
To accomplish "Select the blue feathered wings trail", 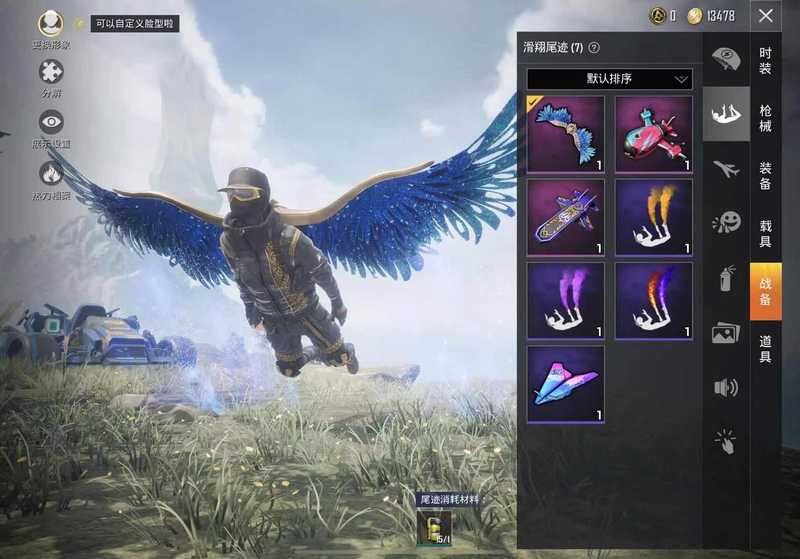I will pos(566,134).
